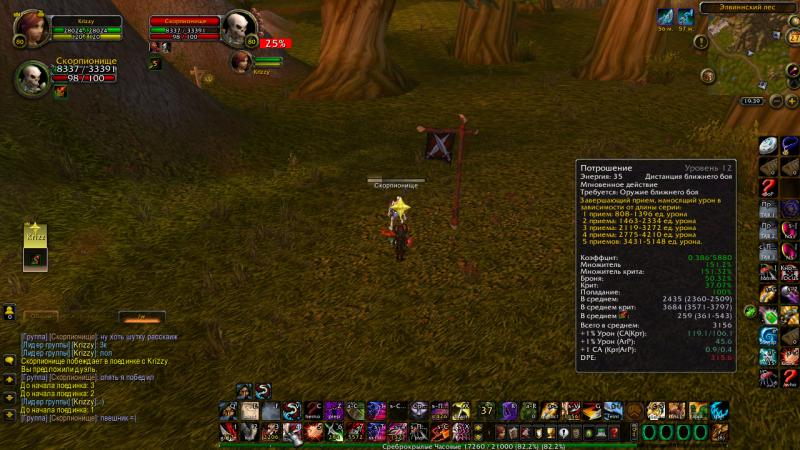Use the red question mark macro icon
The image size is (800, 450).
(767, 187)
